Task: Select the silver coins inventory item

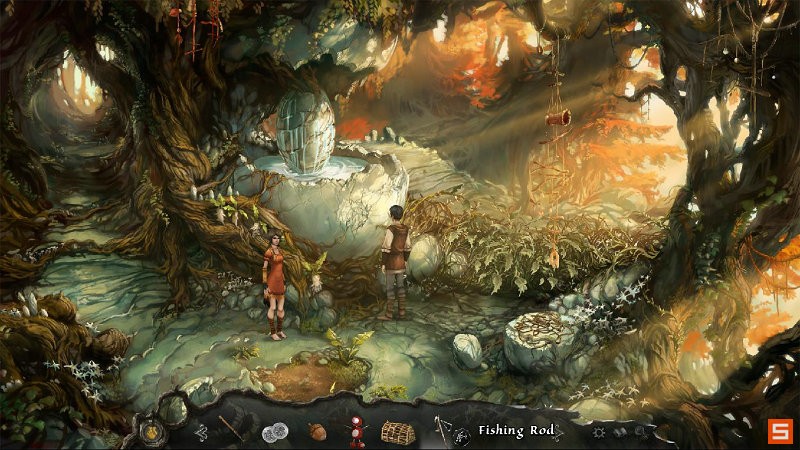Action: point(274,432)
